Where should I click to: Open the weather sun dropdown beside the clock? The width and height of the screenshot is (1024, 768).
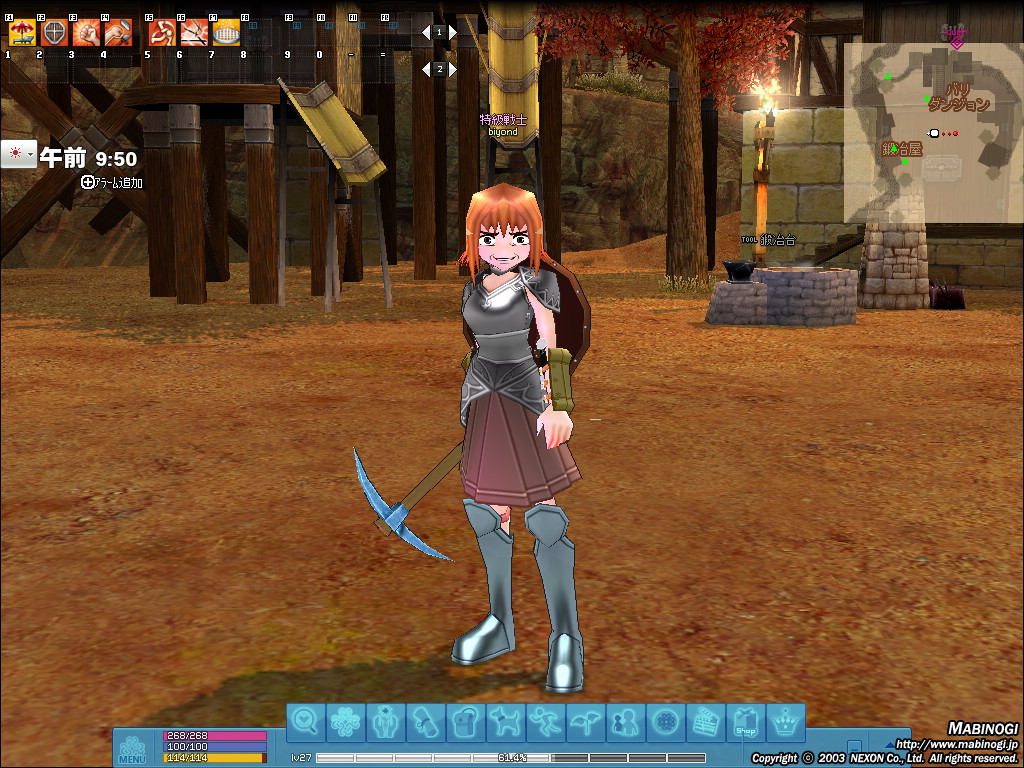[x=18, y=155]
